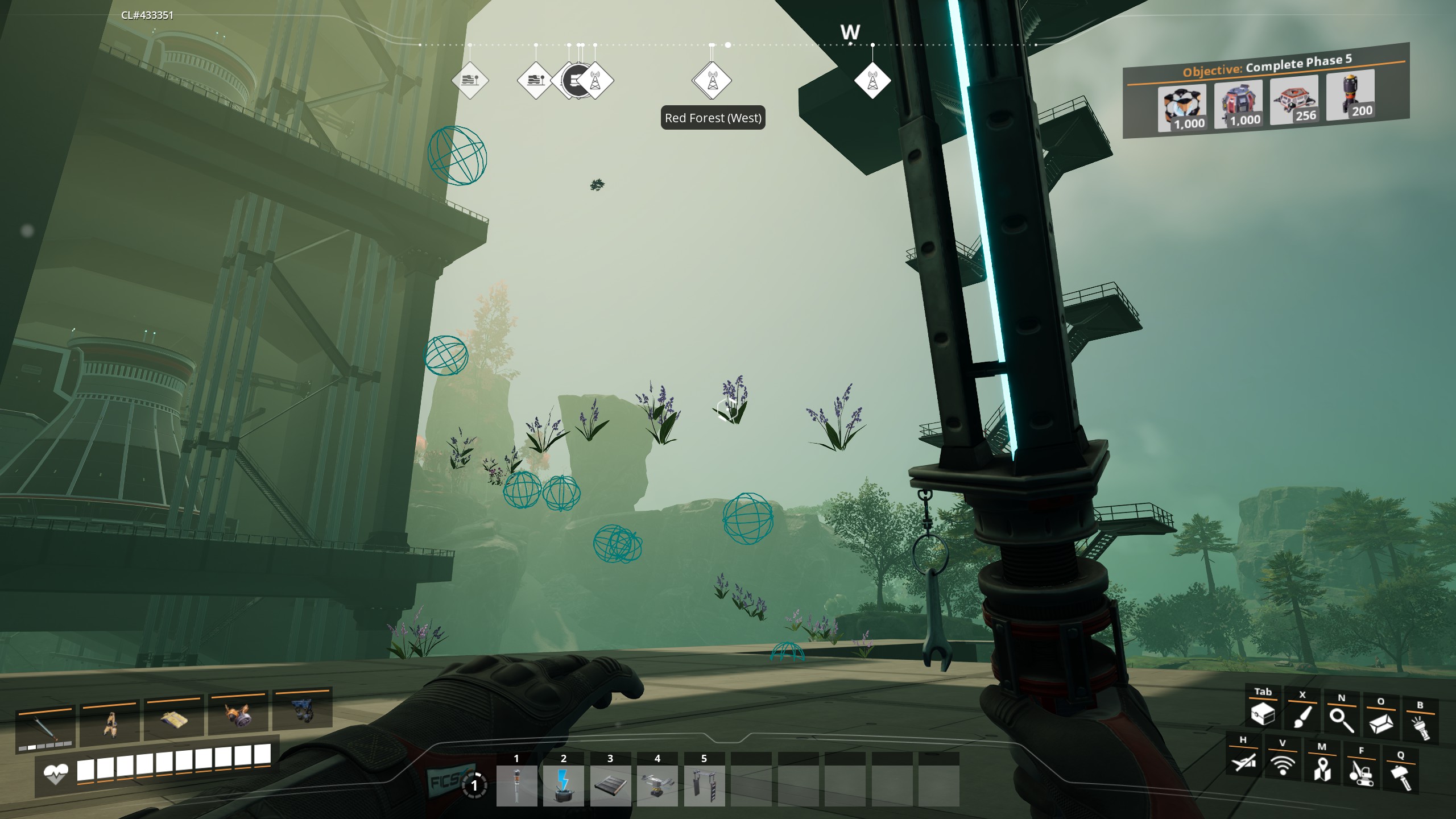The height and width of the screenshot is (819, 1456).
Task: Pick the ladder item in hotbar slot 5
Action: (x=704, y=785)
